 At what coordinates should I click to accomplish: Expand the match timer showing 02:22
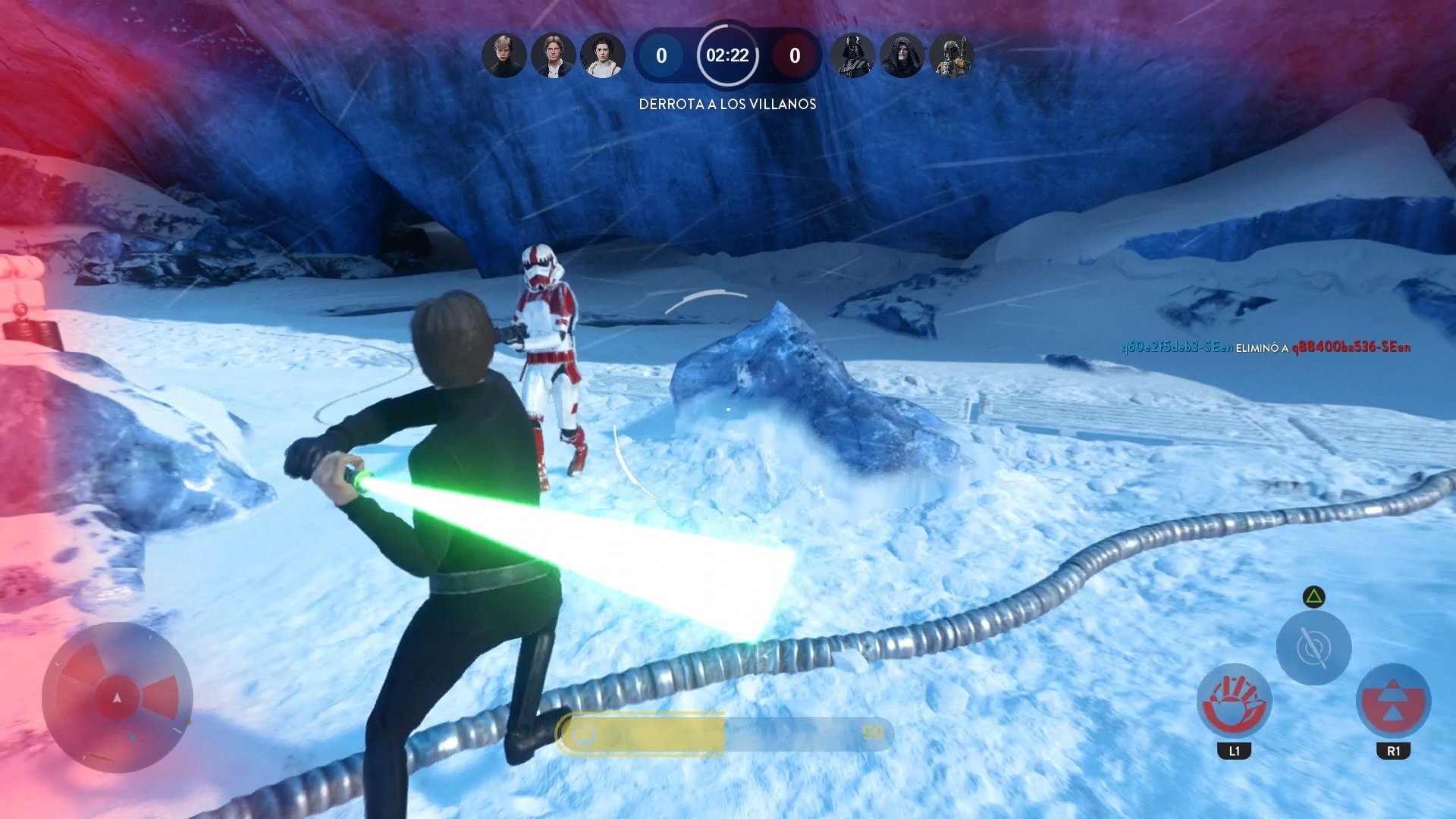[726, 55]
